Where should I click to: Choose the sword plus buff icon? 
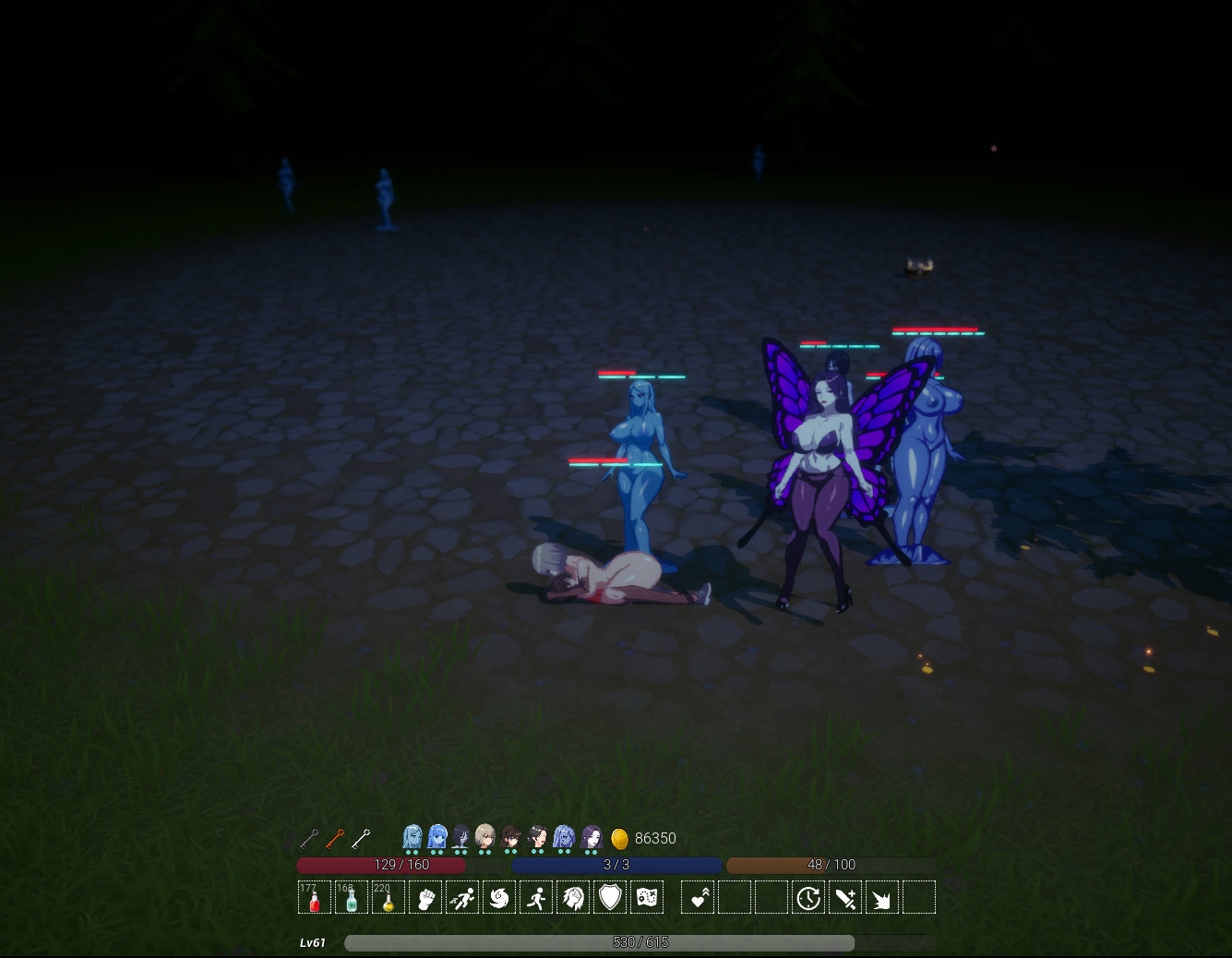(x=845, y=898)
